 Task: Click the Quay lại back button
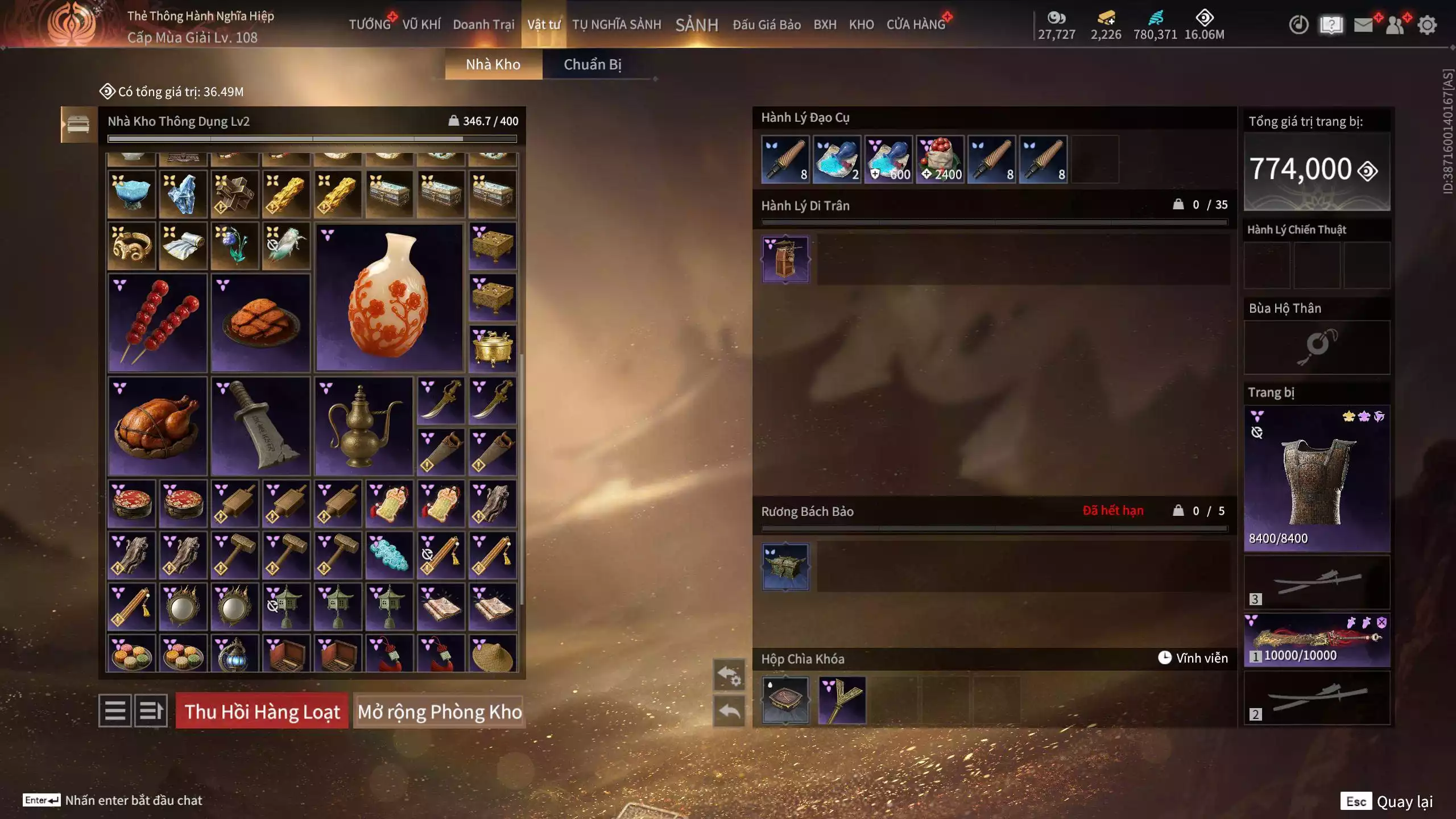click(1388, 801)
